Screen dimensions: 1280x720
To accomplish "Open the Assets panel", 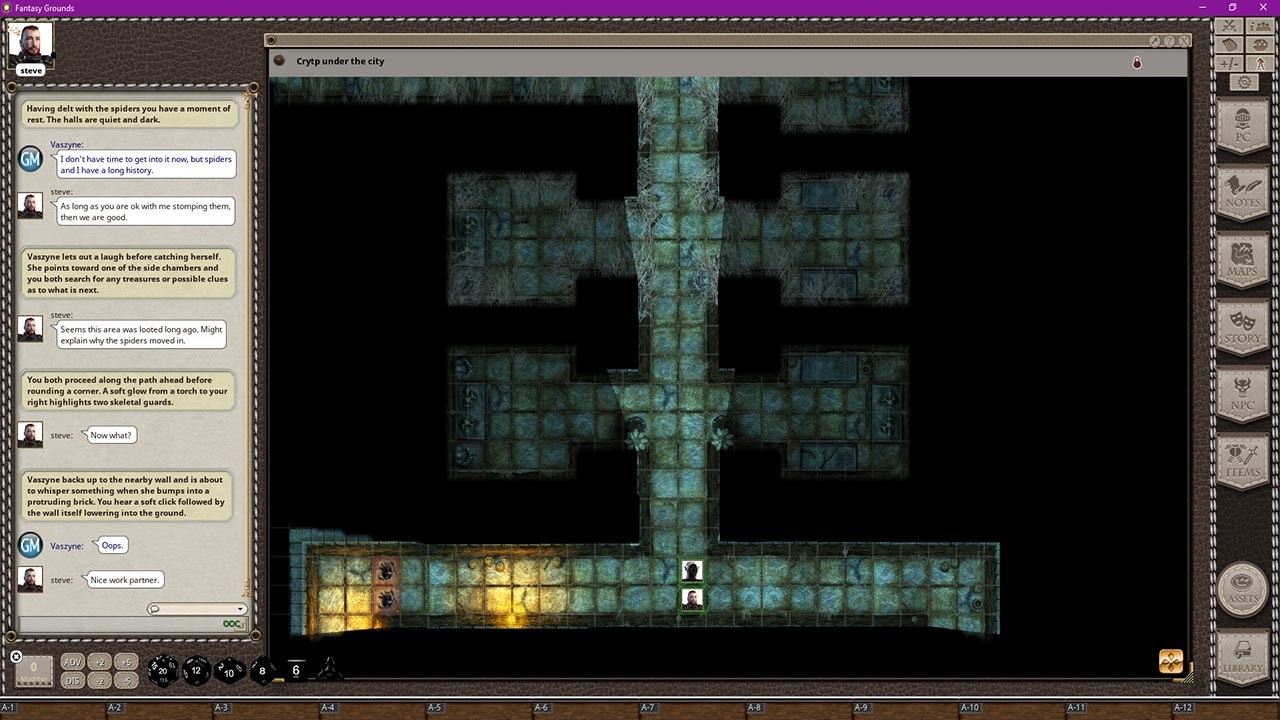I will (x=1242, y=590).
